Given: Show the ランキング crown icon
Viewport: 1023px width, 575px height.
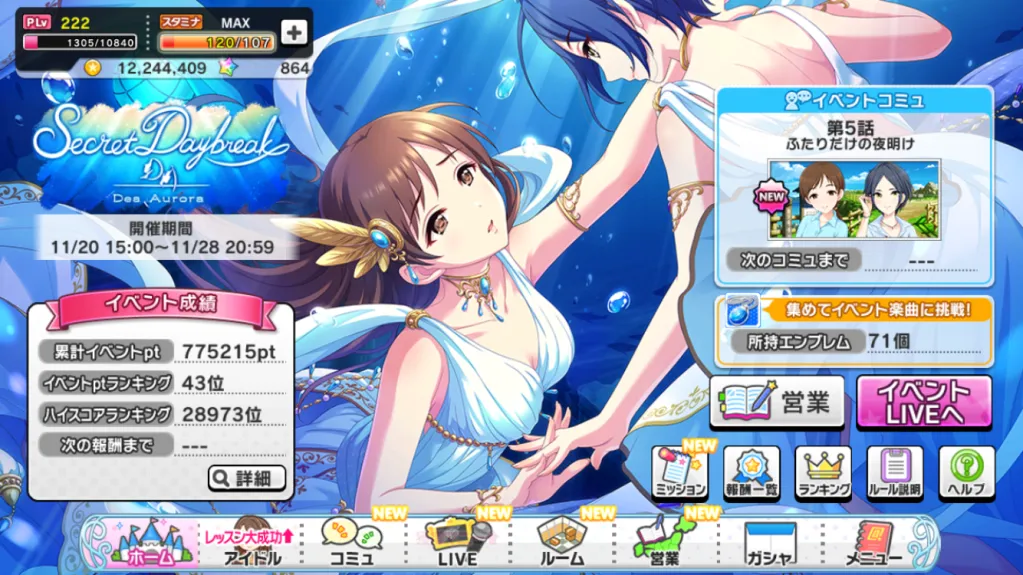Looking at the screenshot, I should pos(823,474).
